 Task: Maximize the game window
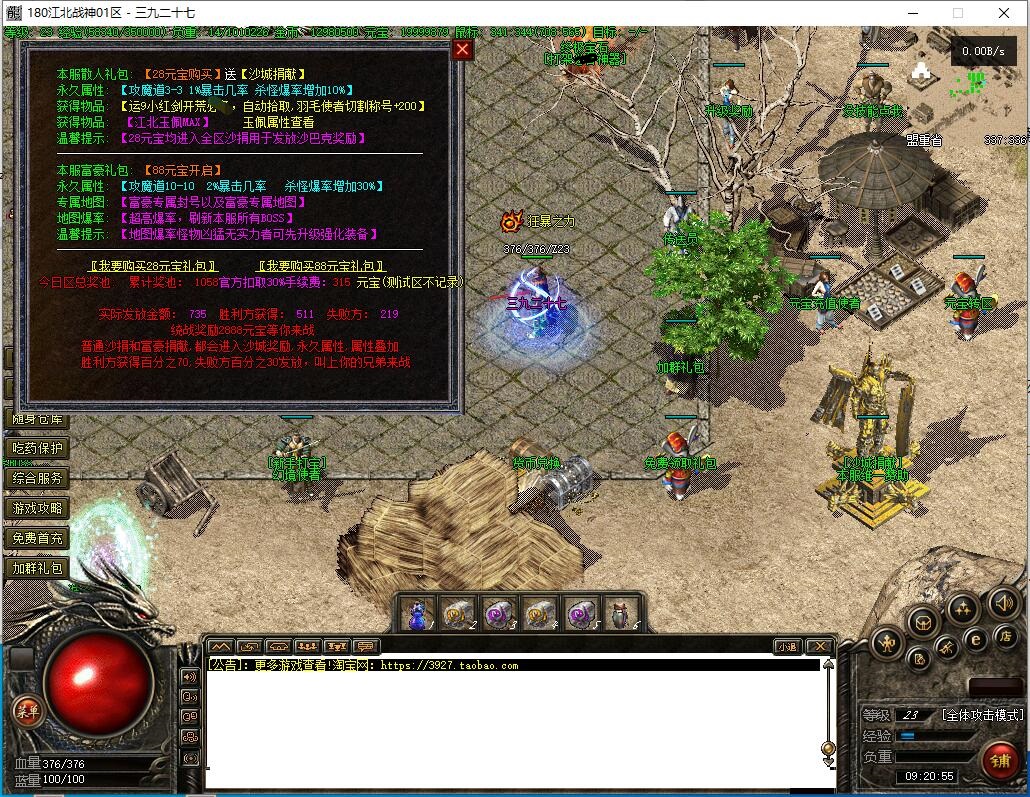(957, 13)
